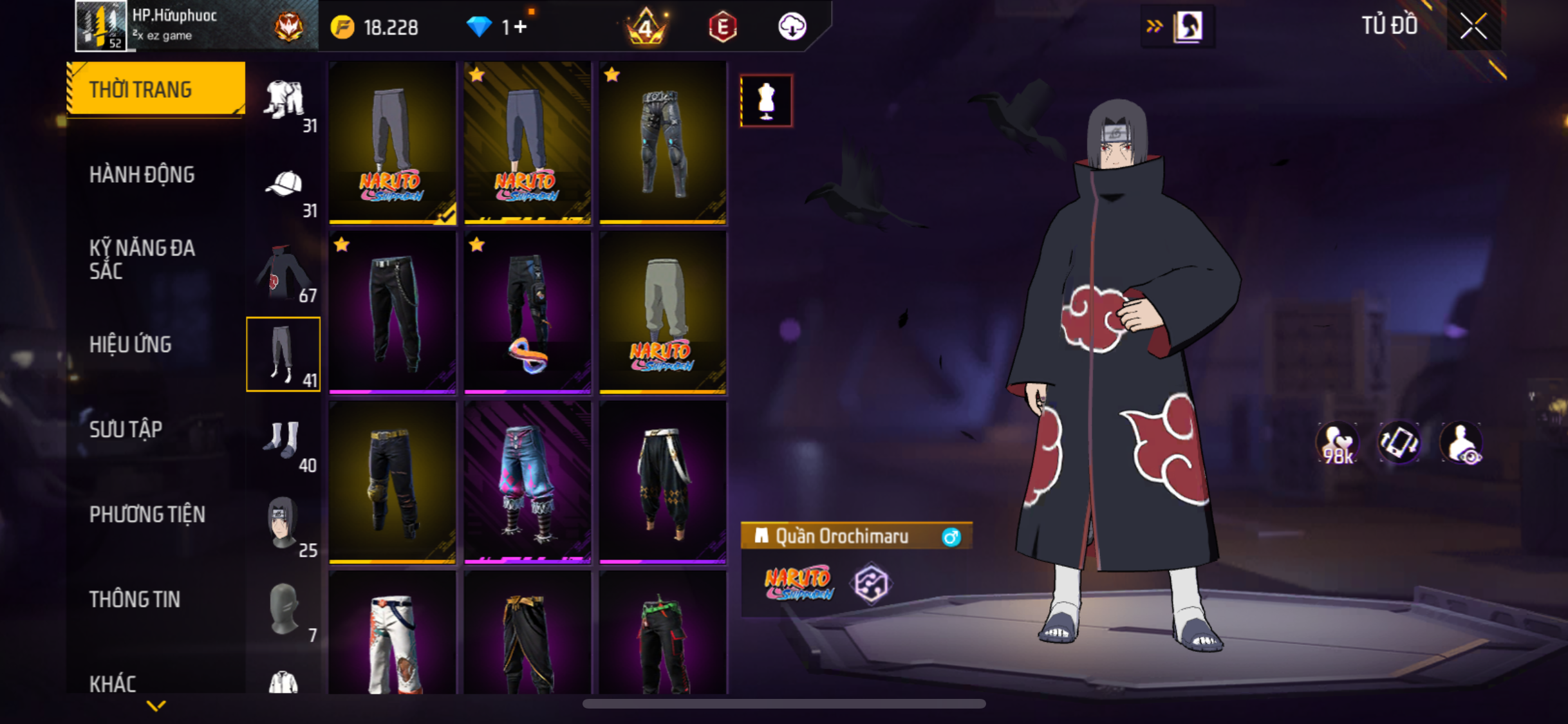This screenshot has height=724, width=1568.
Task: Select the cap headwear subcategory
Action: [x=284, y=186]
